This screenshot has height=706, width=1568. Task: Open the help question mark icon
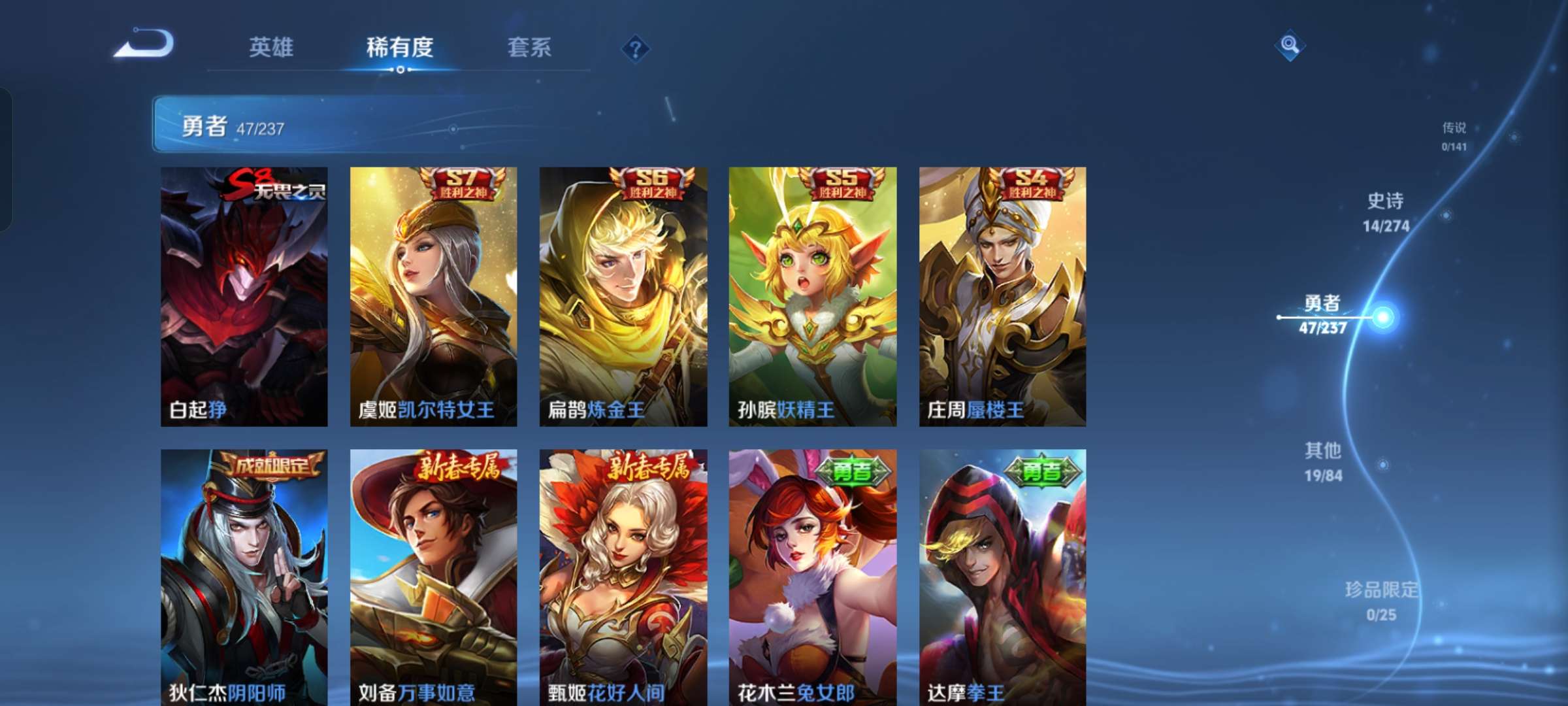pos(636,48)
